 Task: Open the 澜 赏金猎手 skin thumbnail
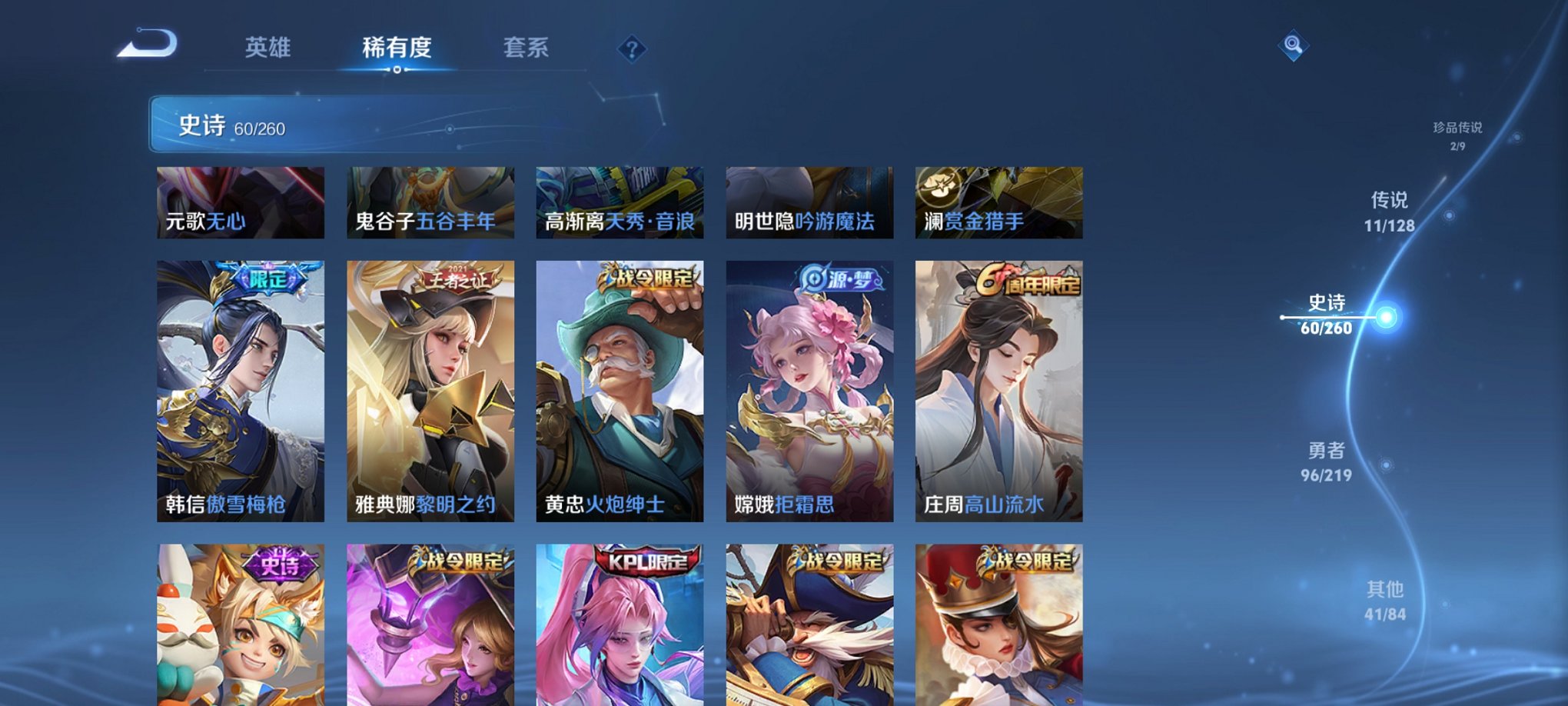coord(999,202)
